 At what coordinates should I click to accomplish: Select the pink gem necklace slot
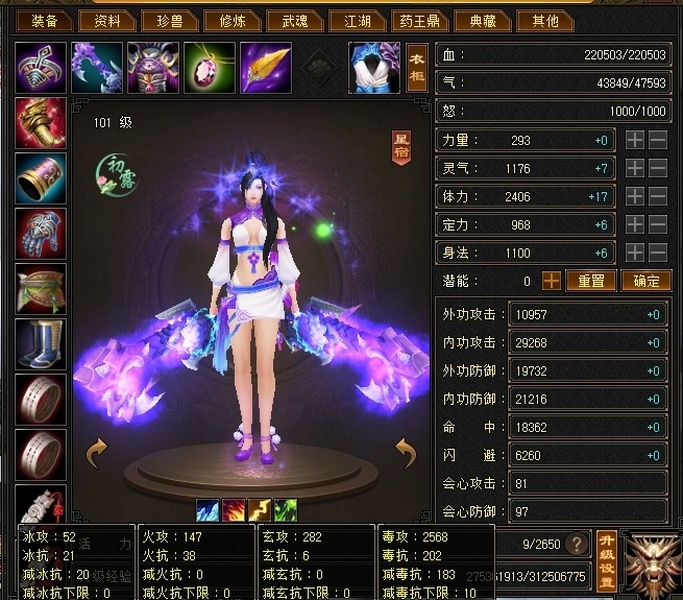[210, 67]
